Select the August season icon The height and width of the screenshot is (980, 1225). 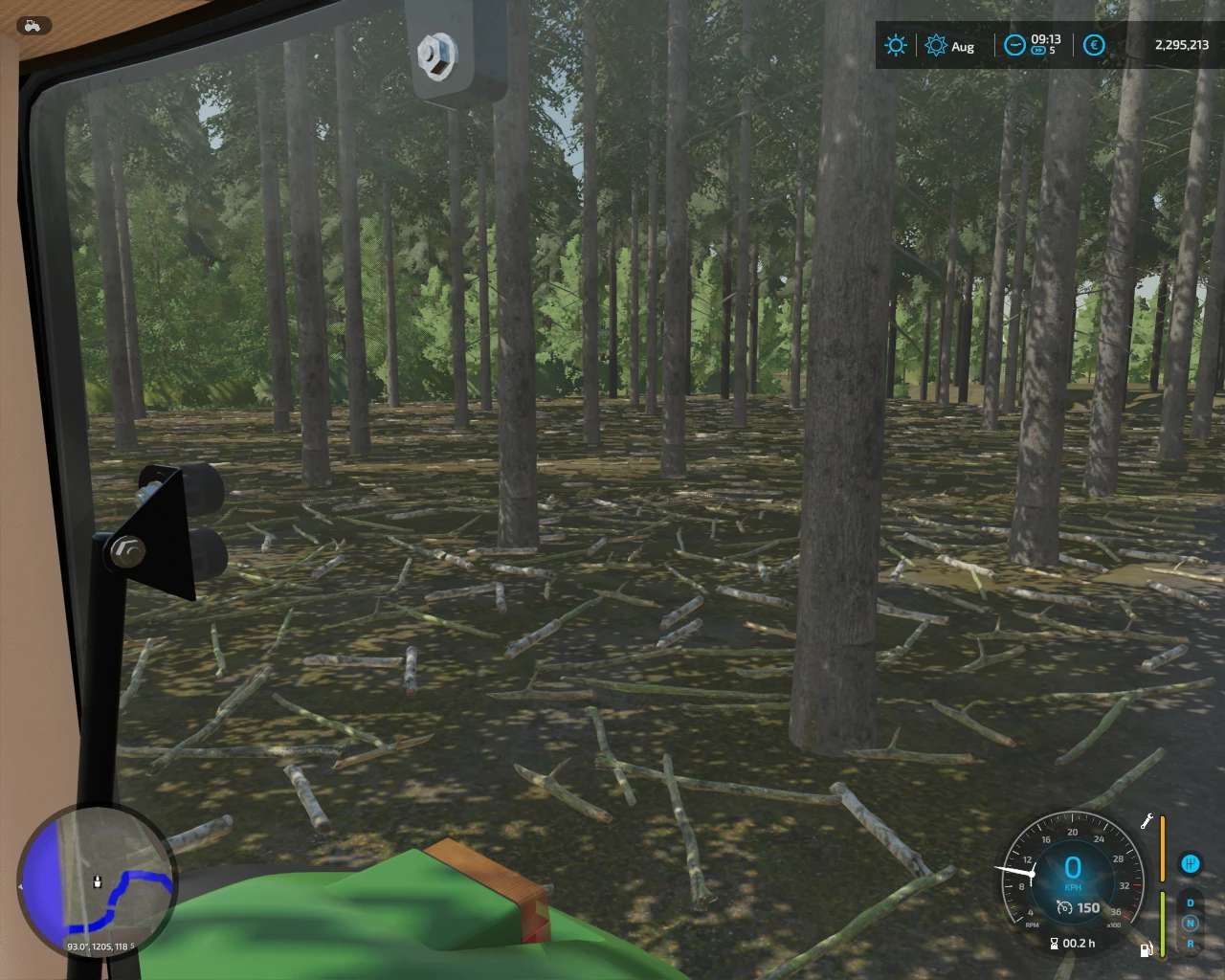pyautogui.click(x=936, y=45)
